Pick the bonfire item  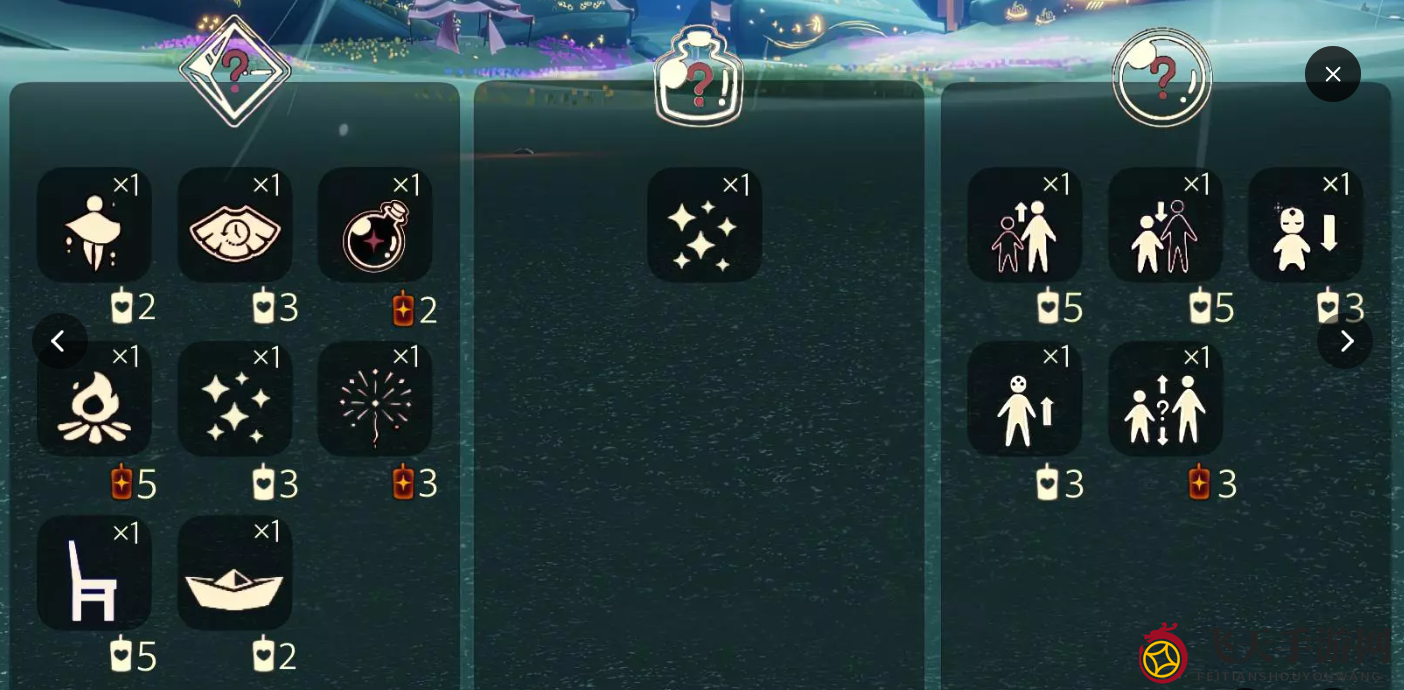pos(94,399)
